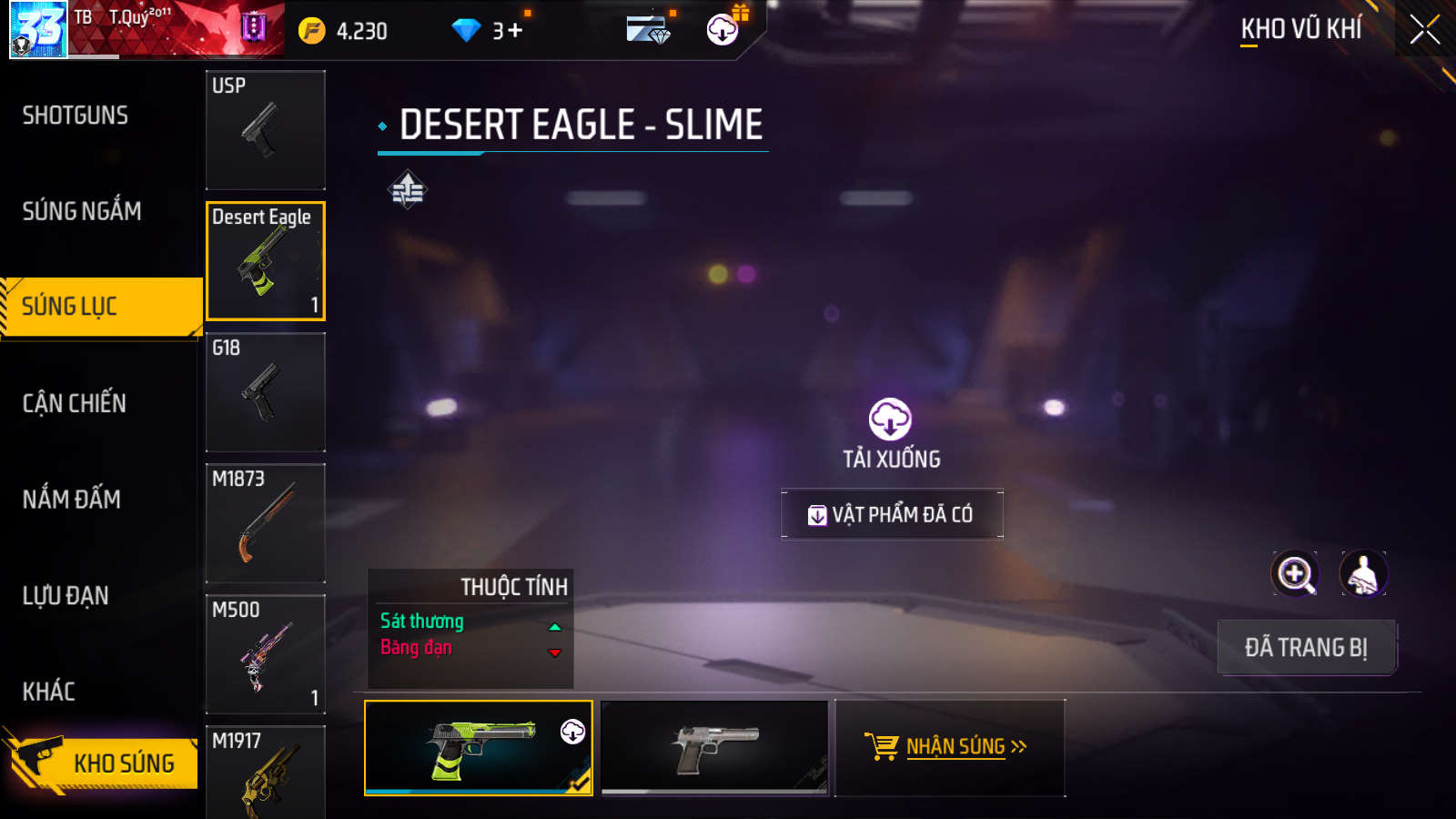1456x819 pixels.
Task: Select the G18 pistol slot
Action: tap(265, 392)
